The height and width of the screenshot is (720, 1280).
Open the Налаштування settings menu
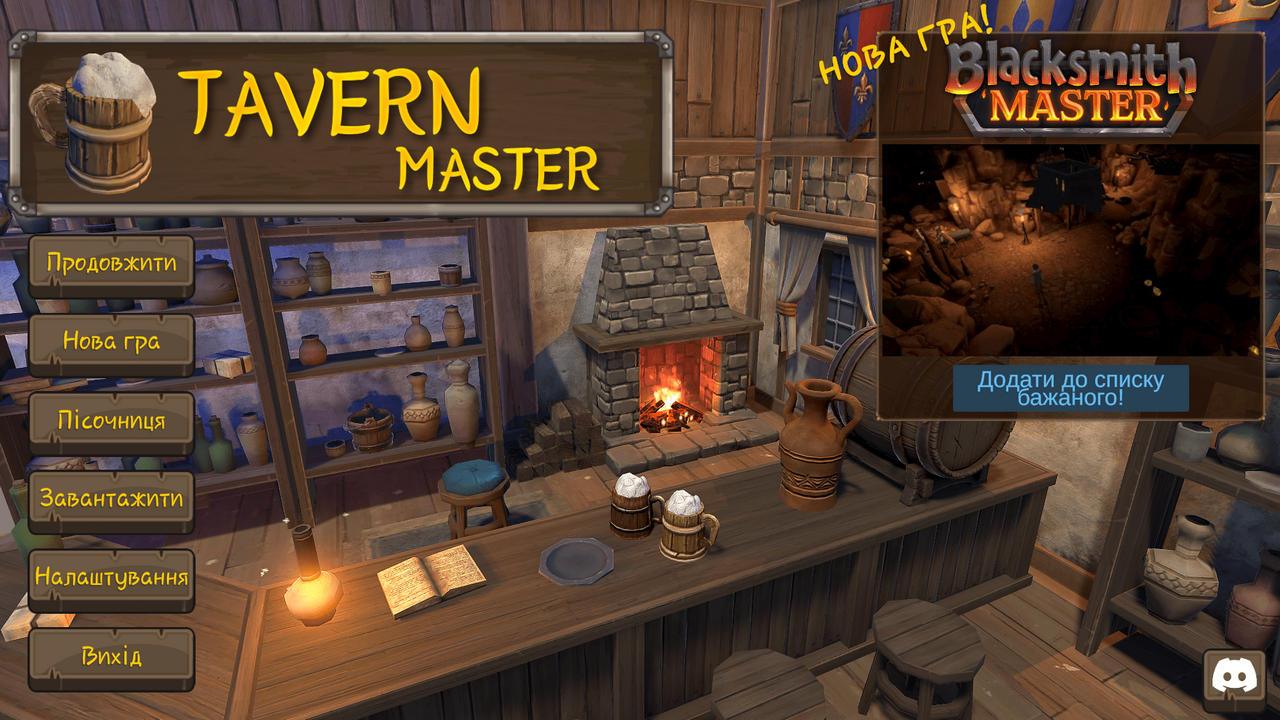(111, 578)
